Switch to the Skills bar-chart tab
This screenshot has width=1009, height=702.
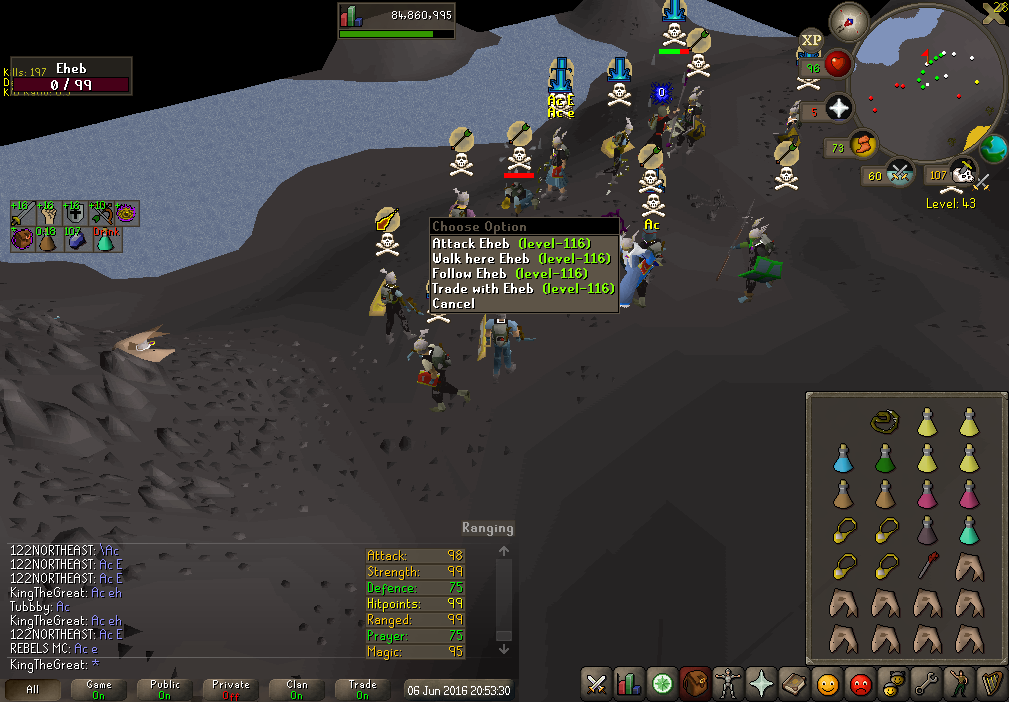[x=629, y=685]
